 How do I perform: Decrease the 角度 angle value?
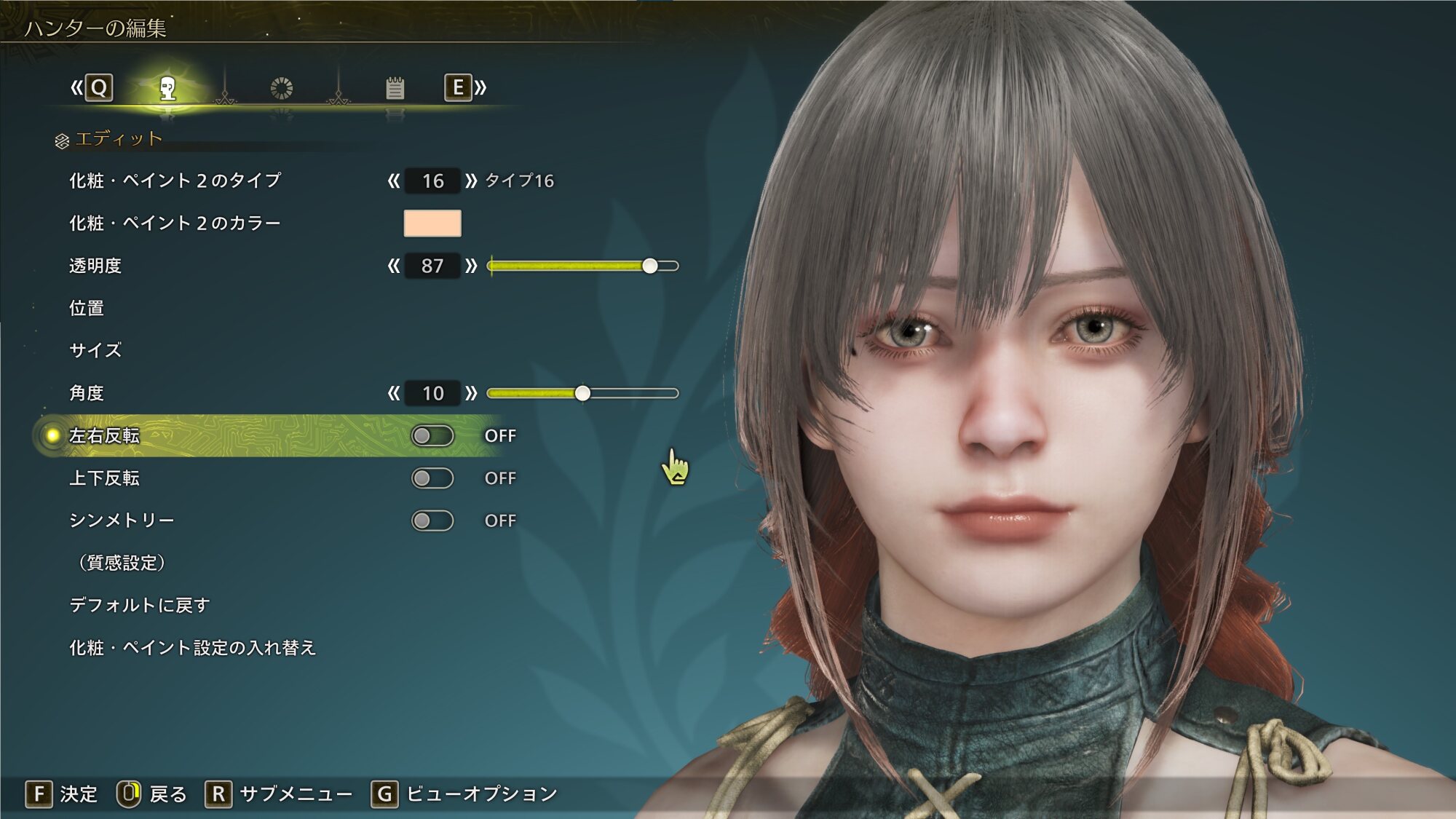tap(394, 393)
